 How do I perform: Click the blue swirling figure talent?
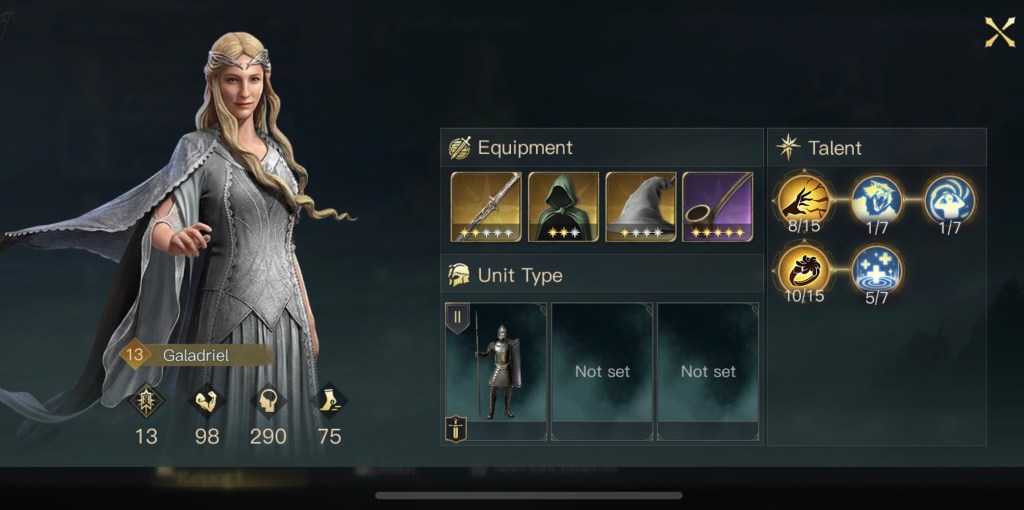(x=949, y=200)
